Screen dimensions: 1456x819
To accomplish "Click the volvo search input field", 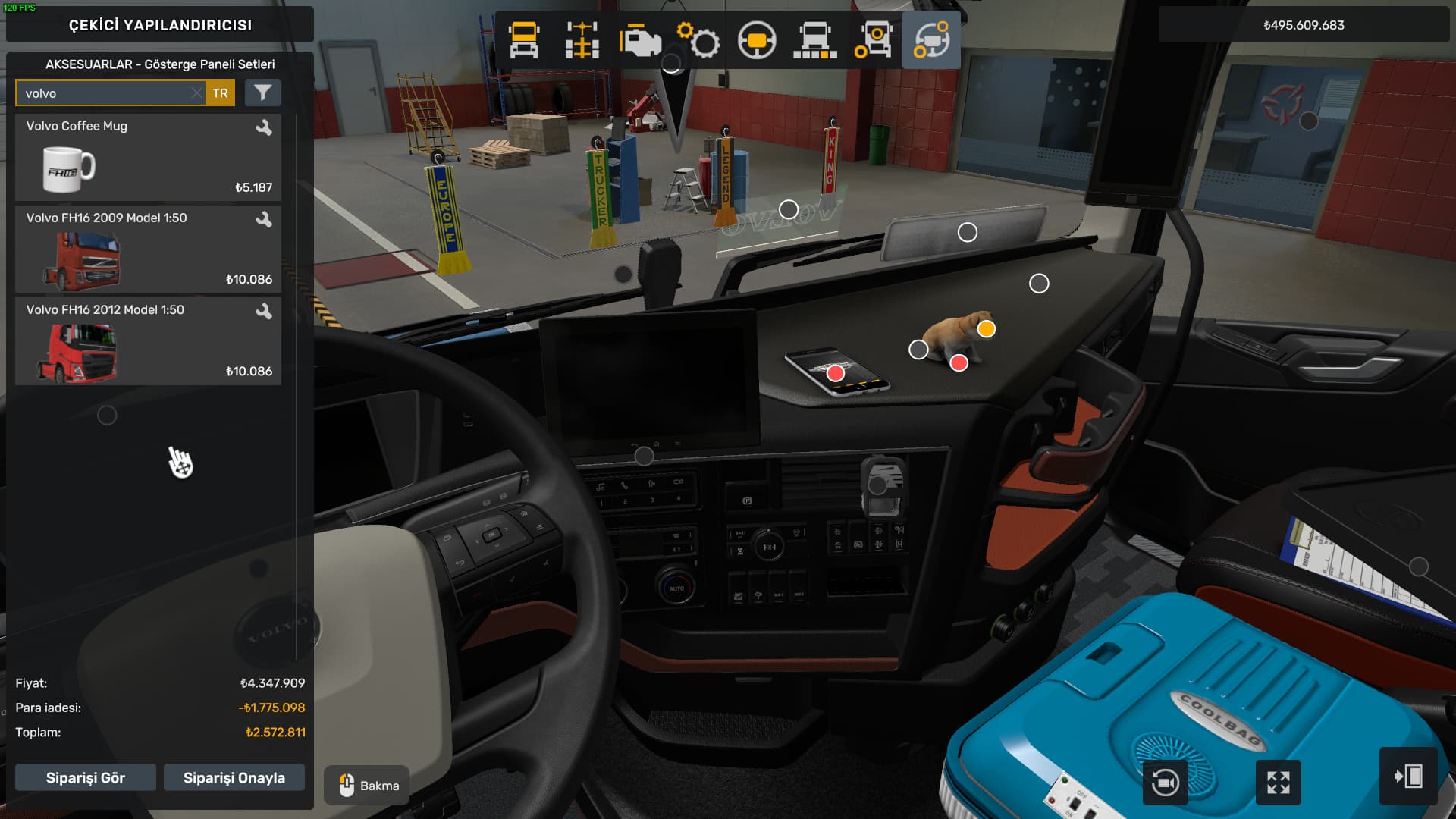I will 102,93.
